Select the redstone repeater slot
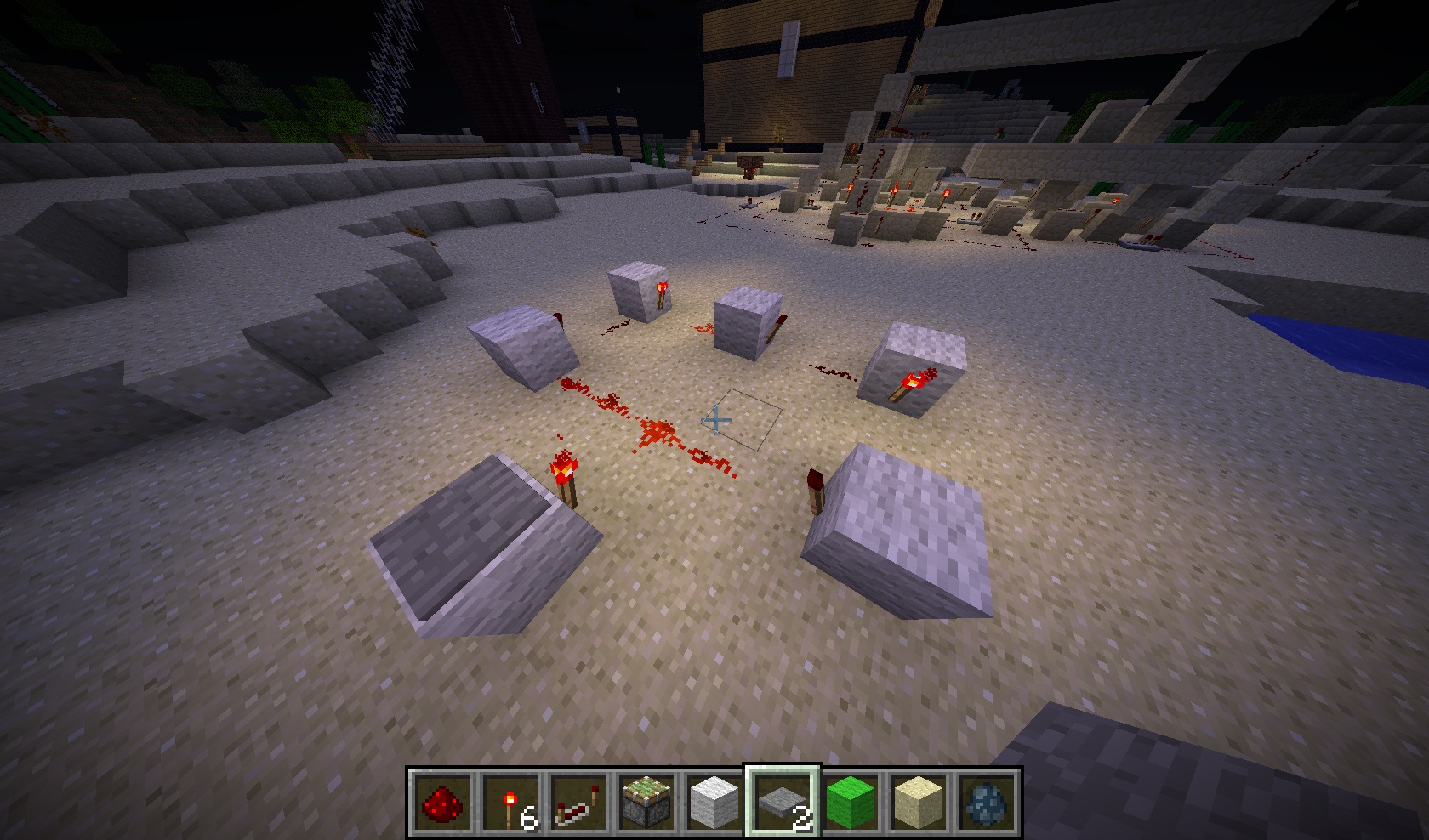Image resolution: width=1429 pixels, height=840 pixels. [578, 803]
